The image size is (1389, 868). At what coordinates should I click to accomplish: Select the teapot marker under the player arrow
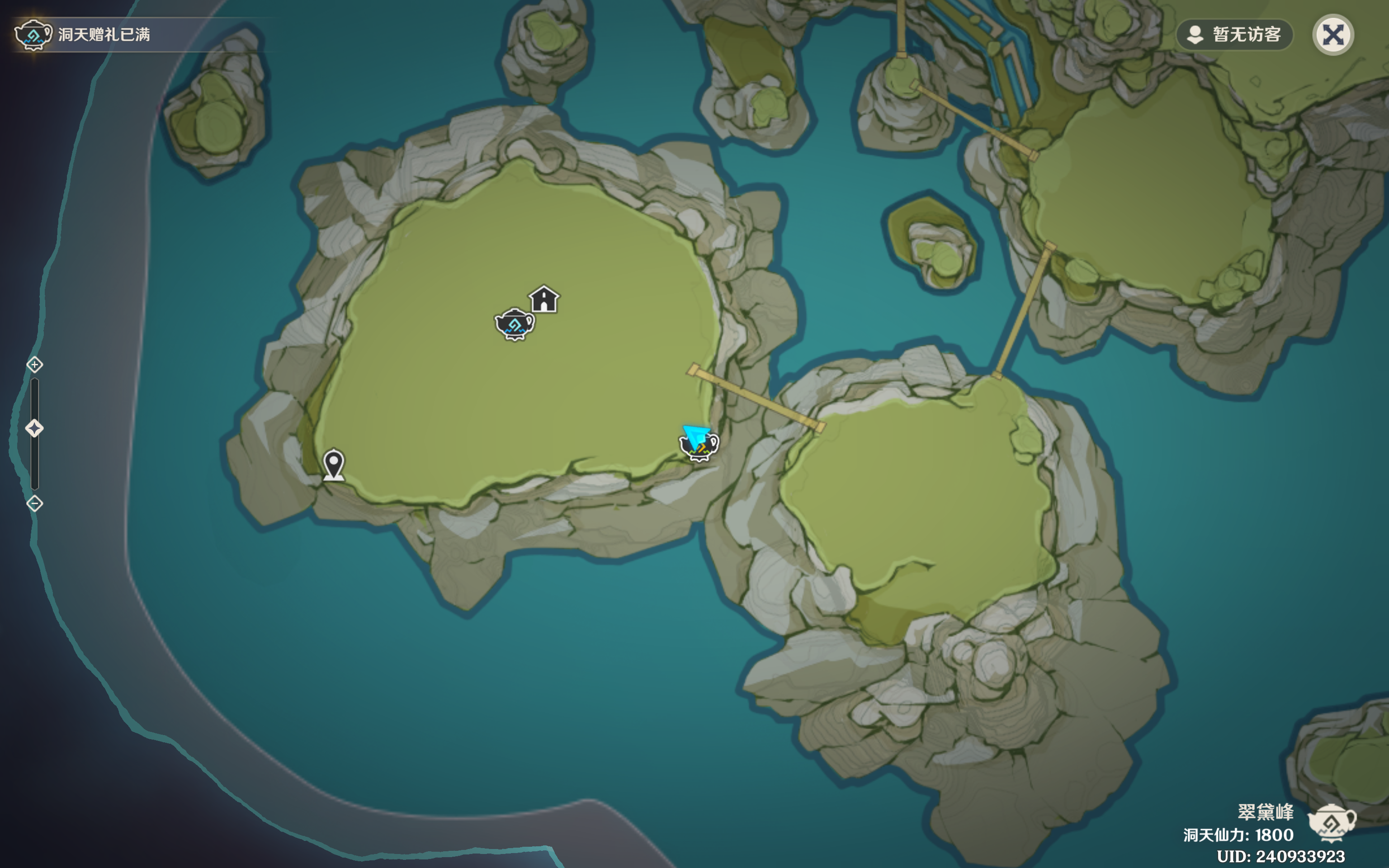(700, 448)
